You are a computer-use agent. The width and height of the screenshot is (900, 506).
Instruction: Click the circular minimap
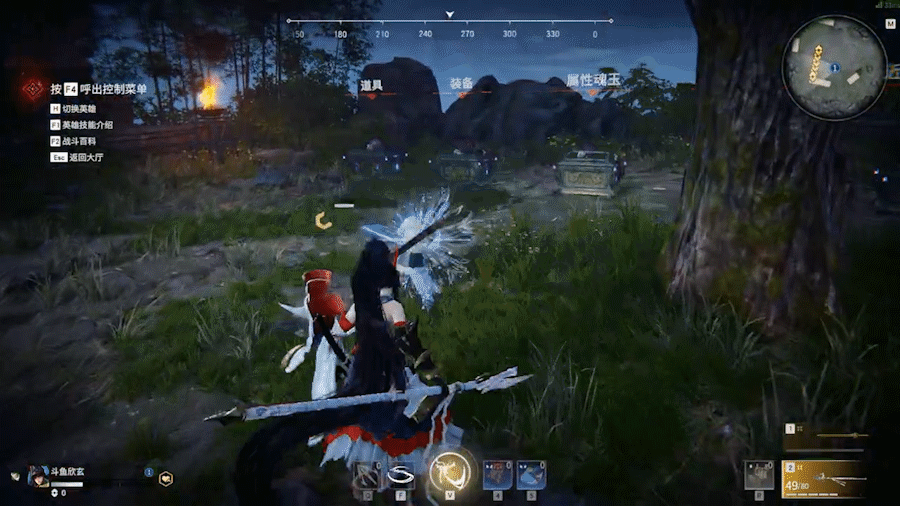pos(835,69)
